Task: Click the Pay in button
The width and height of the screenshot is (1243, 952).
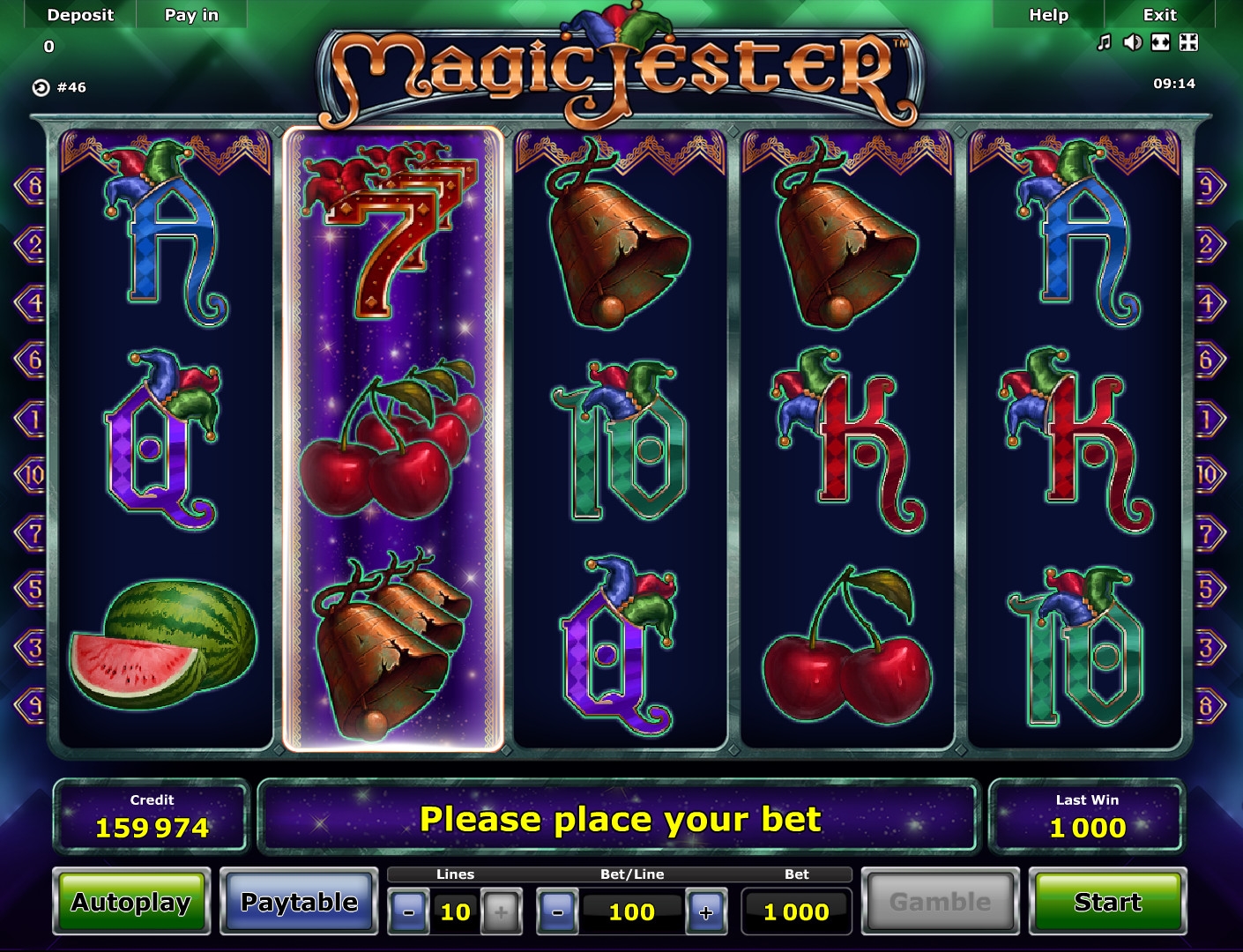Action: coord(191,15)
